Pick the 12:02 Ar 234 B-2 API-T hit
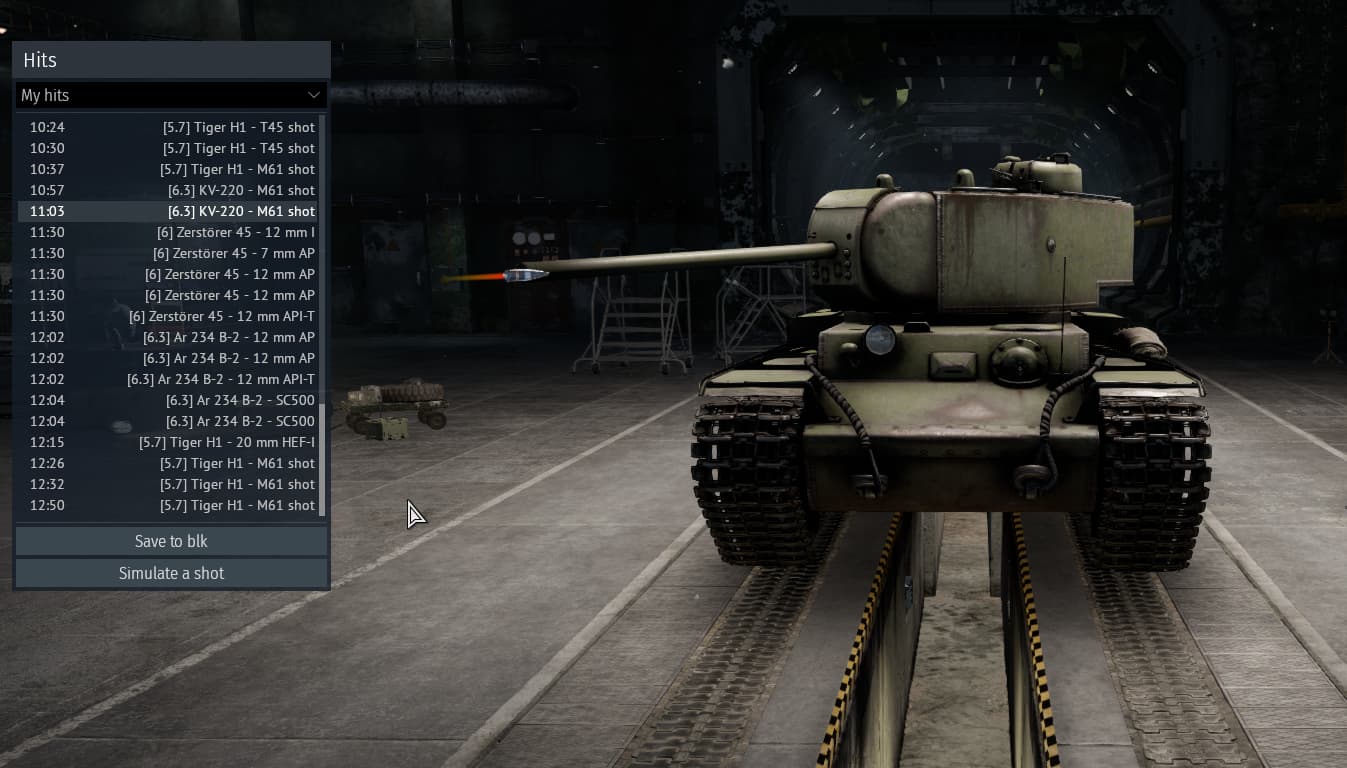The image size is (1347, 768). [168, 379]
